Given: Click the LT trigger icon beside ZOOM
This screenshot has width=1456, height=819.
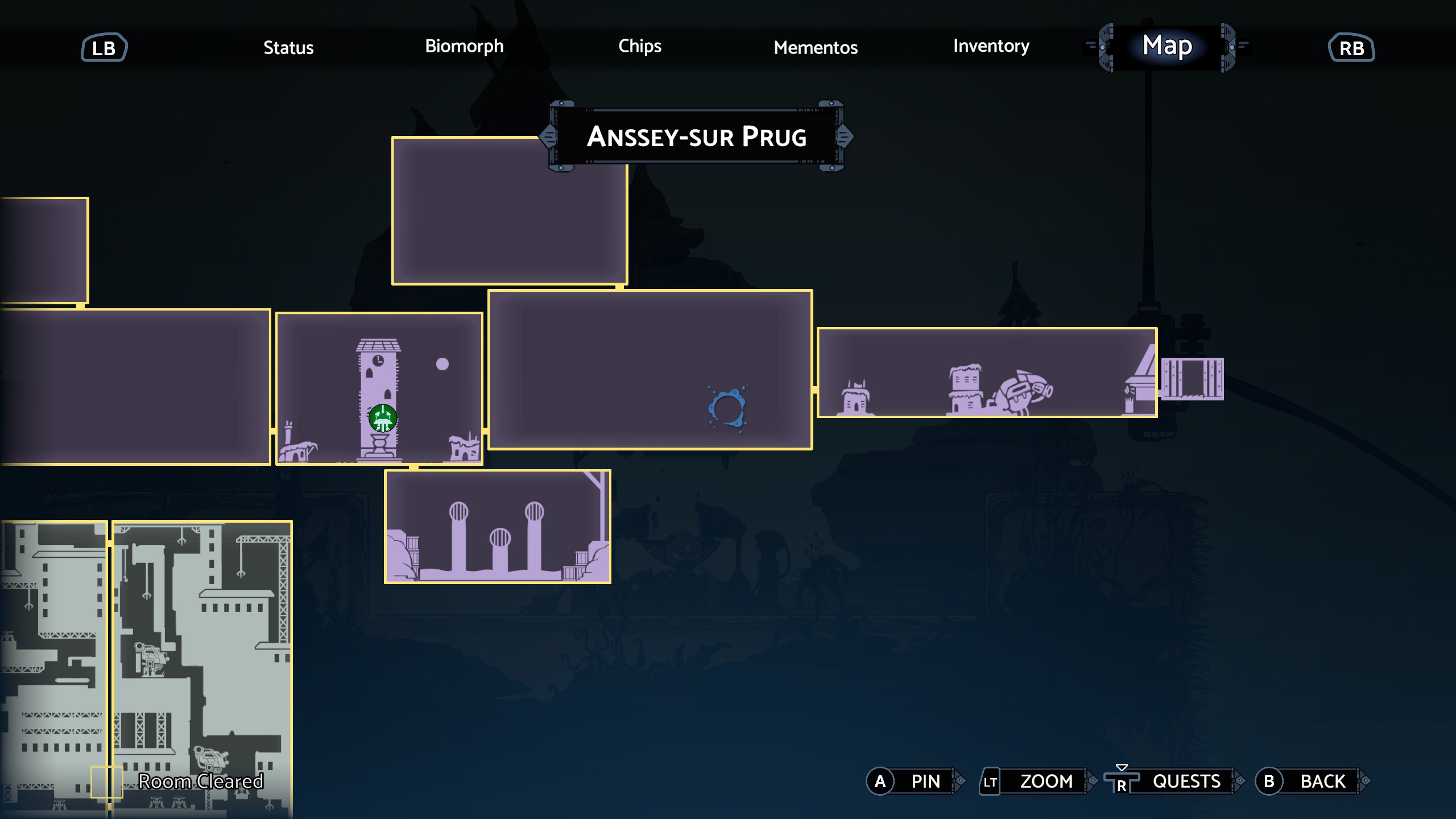Looking at the screenshot, I should pos(990,781).
